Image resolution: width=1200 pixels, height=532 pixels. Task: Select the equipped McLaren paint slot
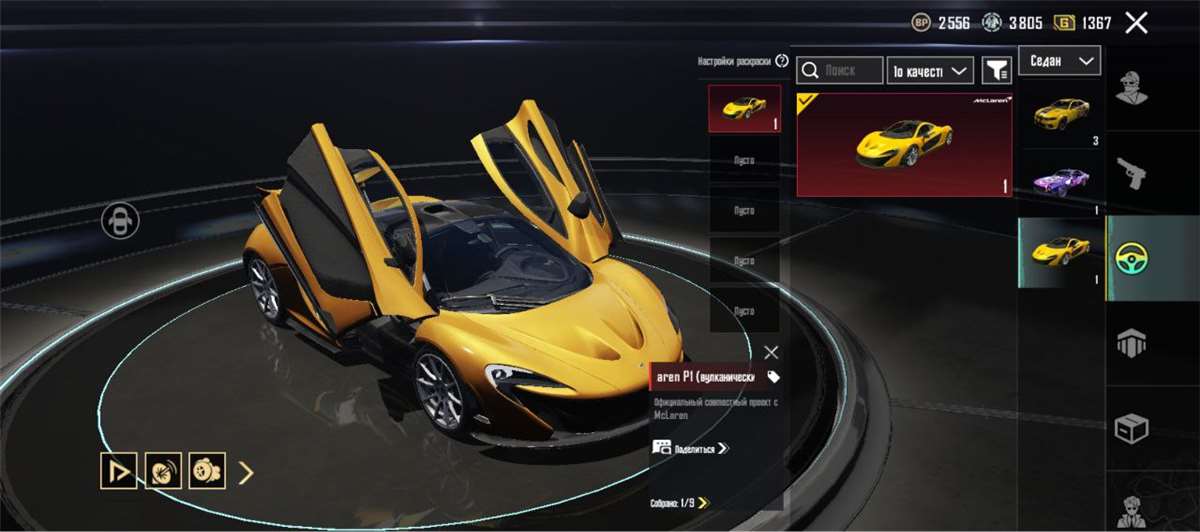click(x=745, y=109)
